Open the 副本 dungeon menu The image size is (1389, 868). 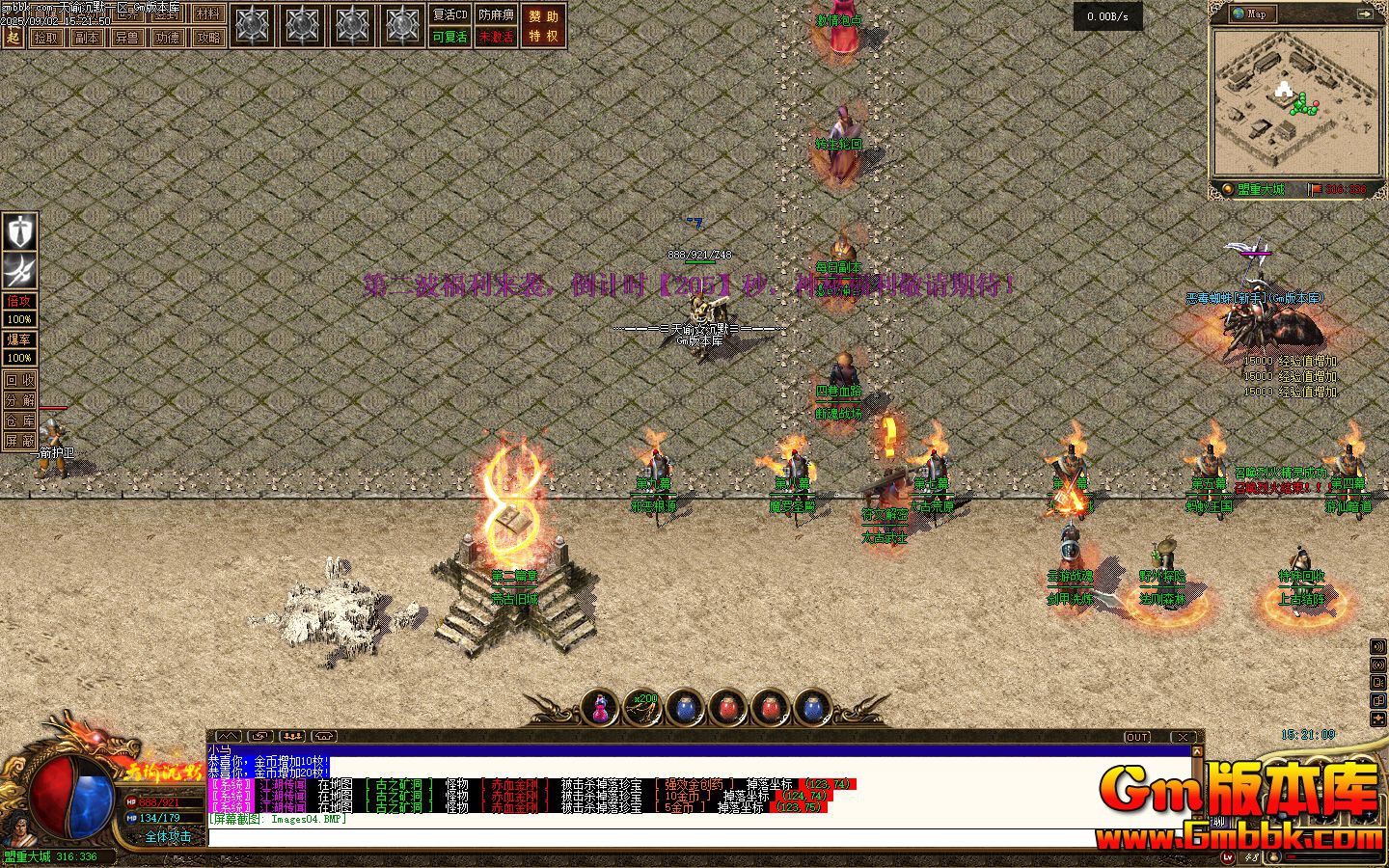tap(86, 38)
